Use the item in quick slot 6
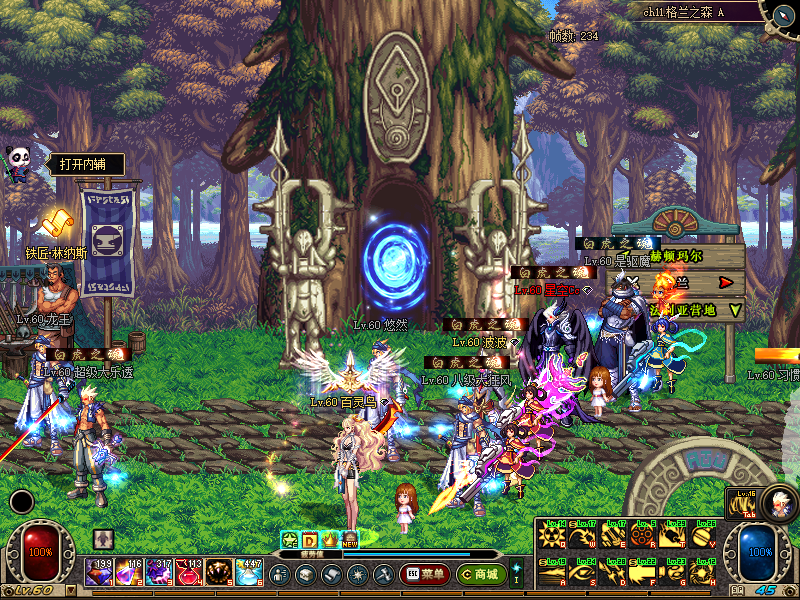This screenshot has height=600, width=800. click(x=248, y=573)
